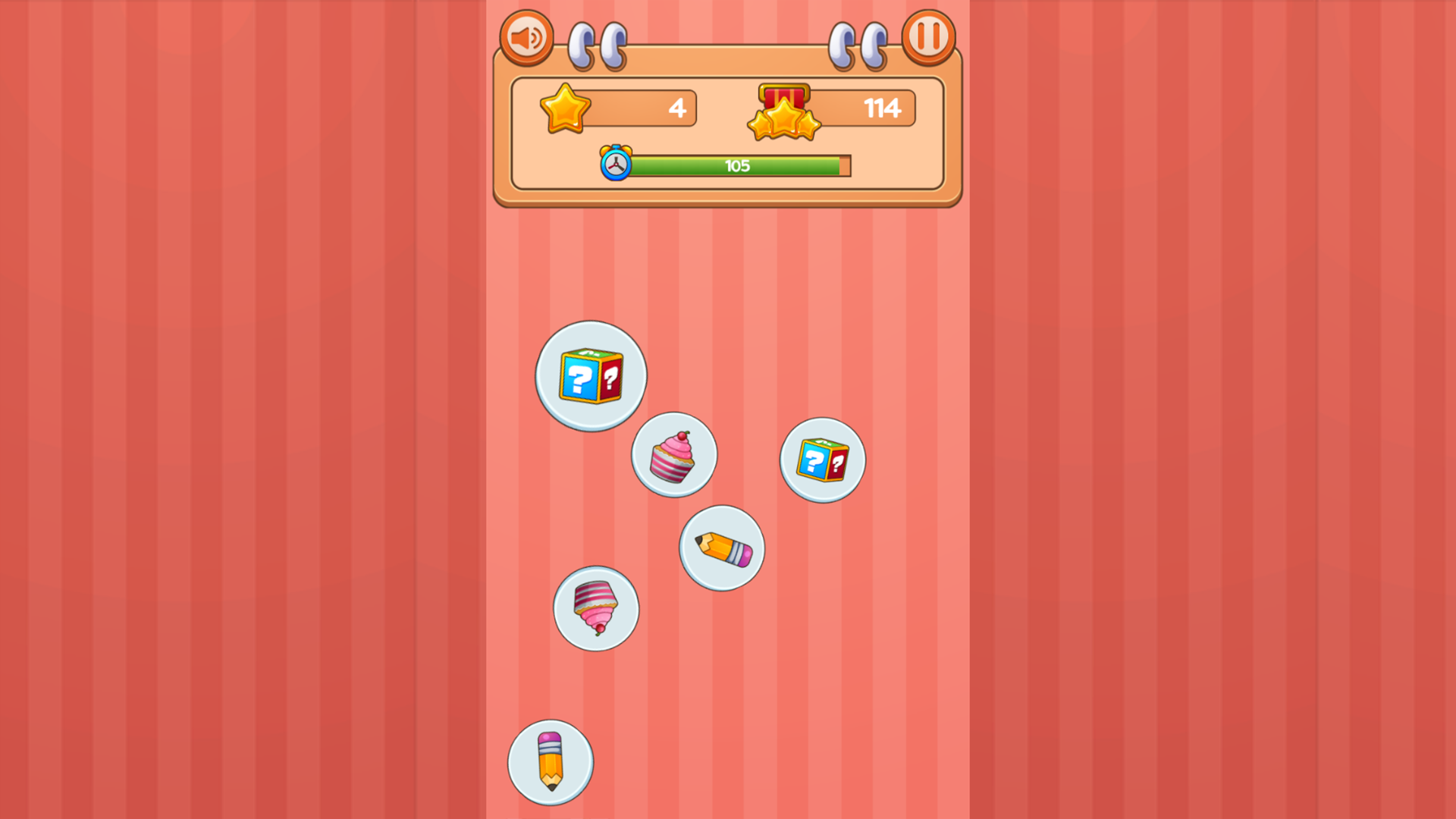Select the right-side mystery question box token
The image size is (1456, 819).
pos(821,460)
